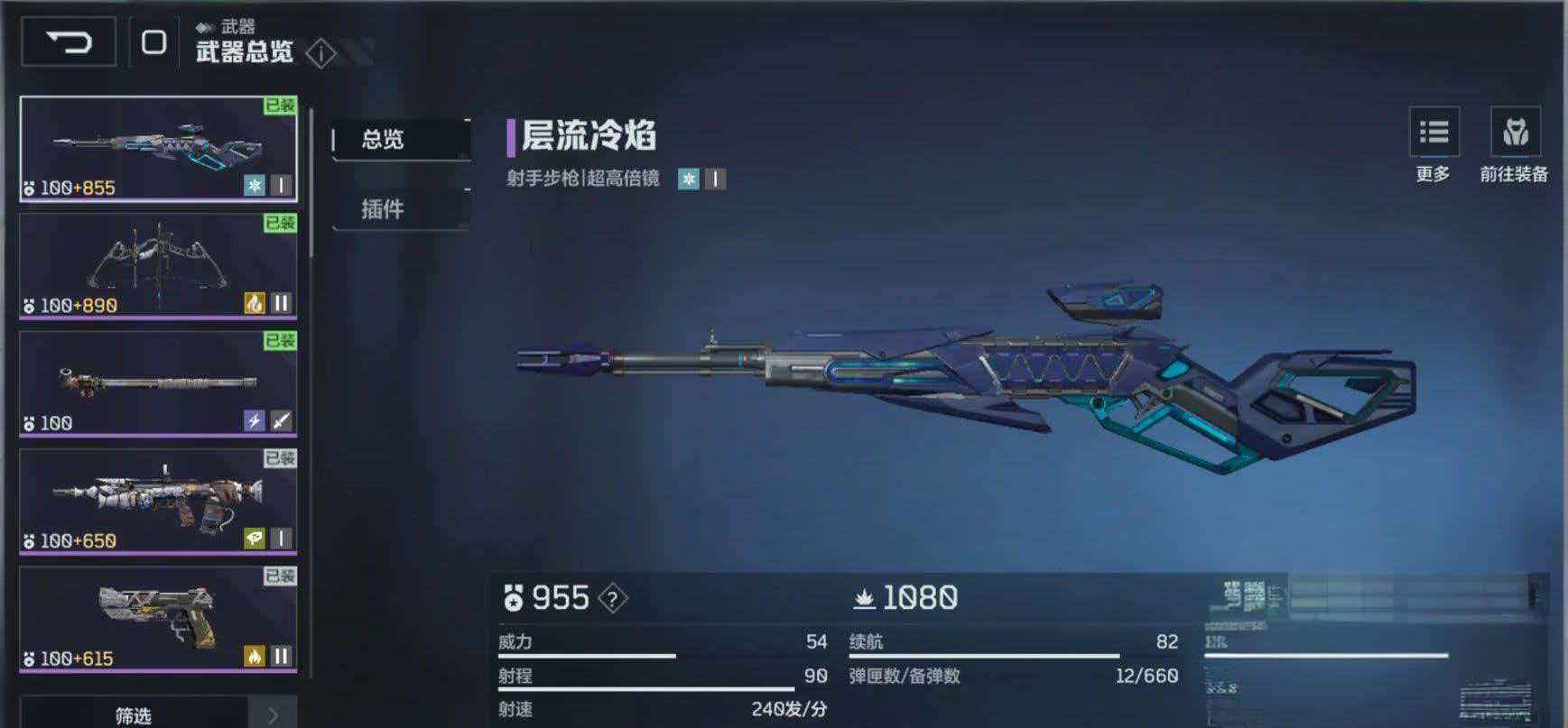Click the 威力 stat progress bar
Image resolution: width=1568 pixels, height=728 pixels.
[x=587, y=654]
